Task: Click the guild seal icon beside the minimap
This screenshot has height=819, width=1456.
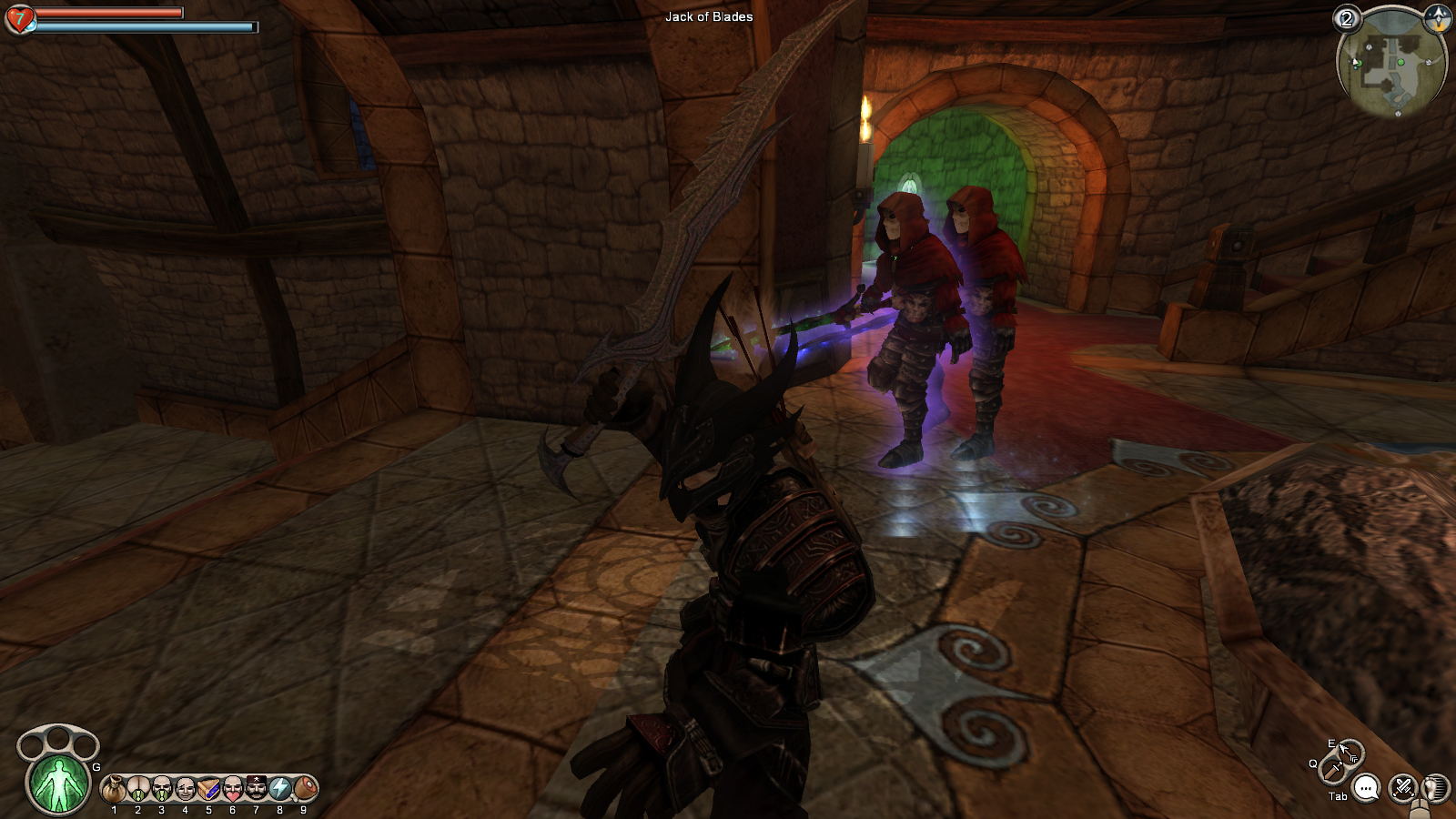Action: pos(1438,16)
